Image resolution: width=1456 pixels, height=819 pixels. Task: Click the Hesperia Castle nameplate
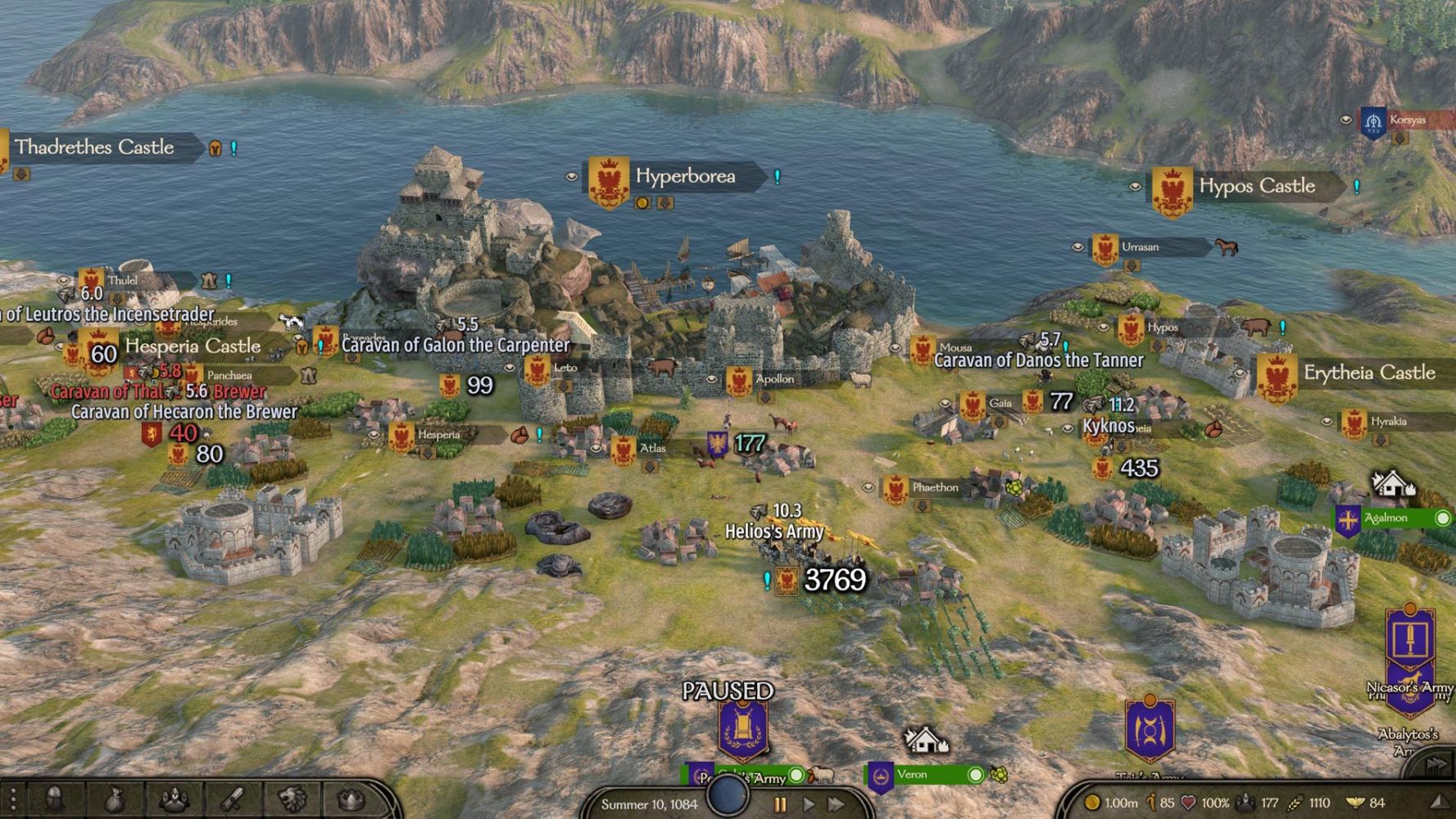192,346
